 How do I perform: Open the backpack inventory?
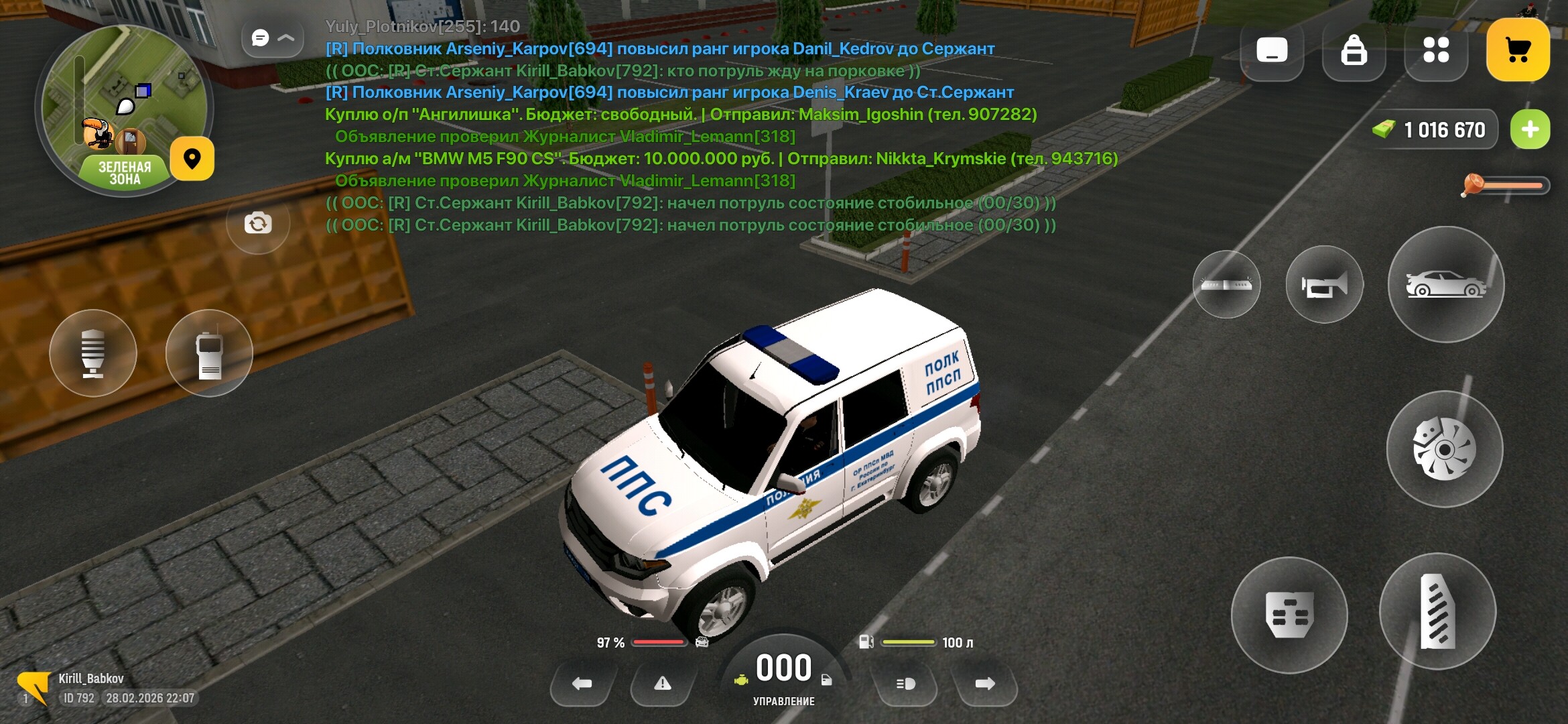pyautogui.click(x=1354, y=50)
